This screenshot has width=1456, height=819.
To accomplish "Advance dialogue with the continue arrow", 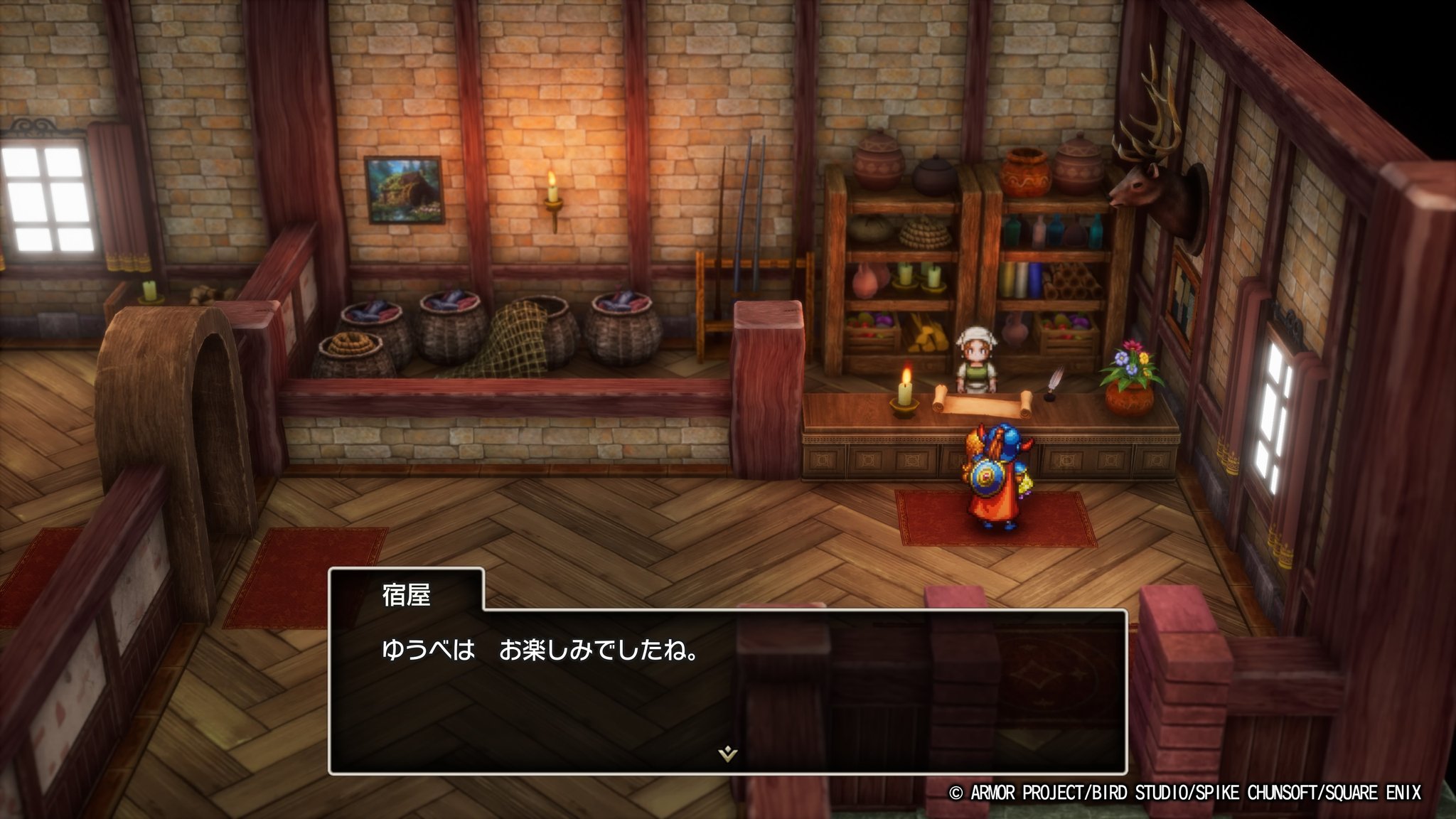I will [x=727, y=754].
